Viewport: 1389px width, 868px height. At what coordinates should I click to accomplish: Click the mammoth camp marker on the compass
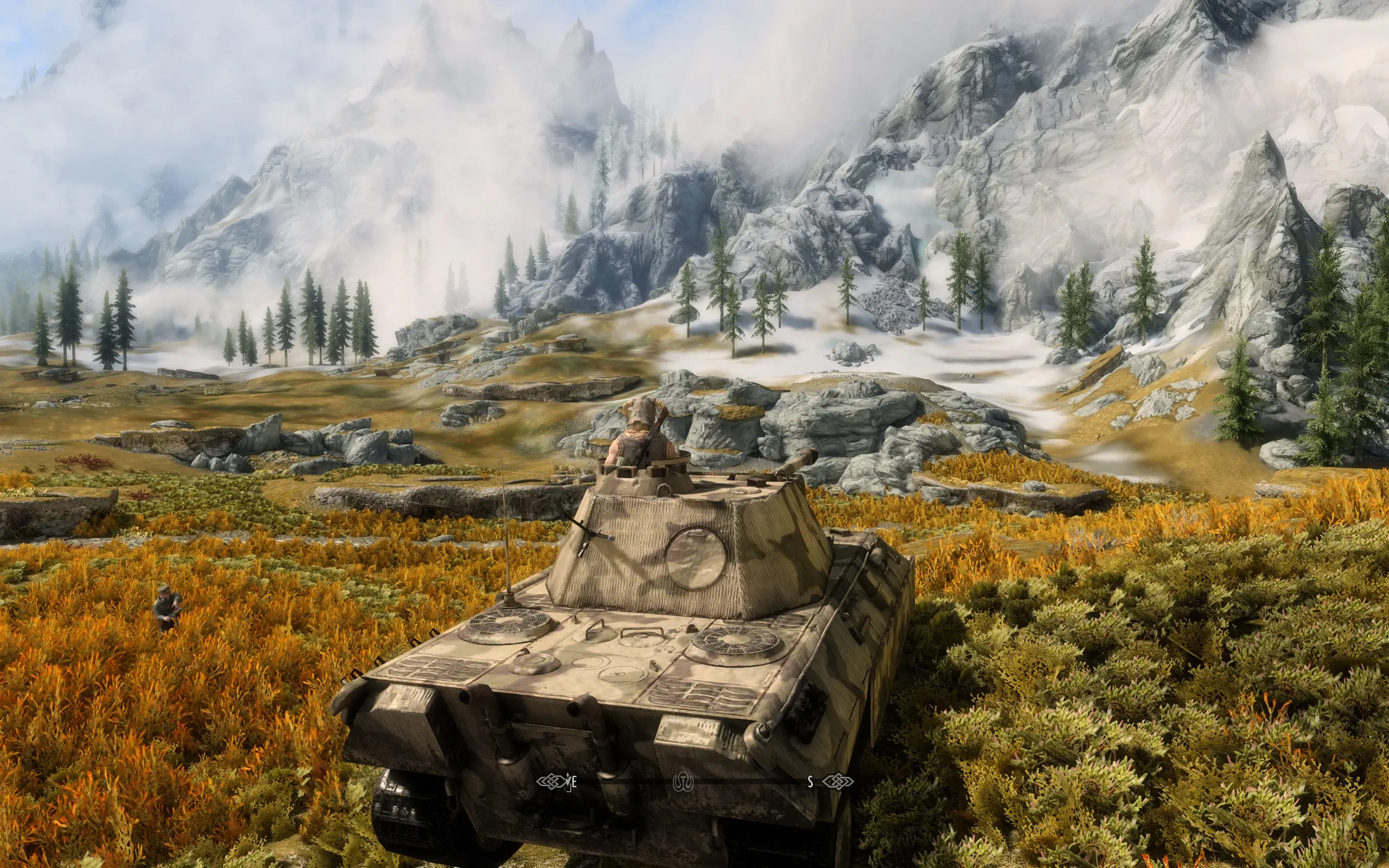click(684, 781)
